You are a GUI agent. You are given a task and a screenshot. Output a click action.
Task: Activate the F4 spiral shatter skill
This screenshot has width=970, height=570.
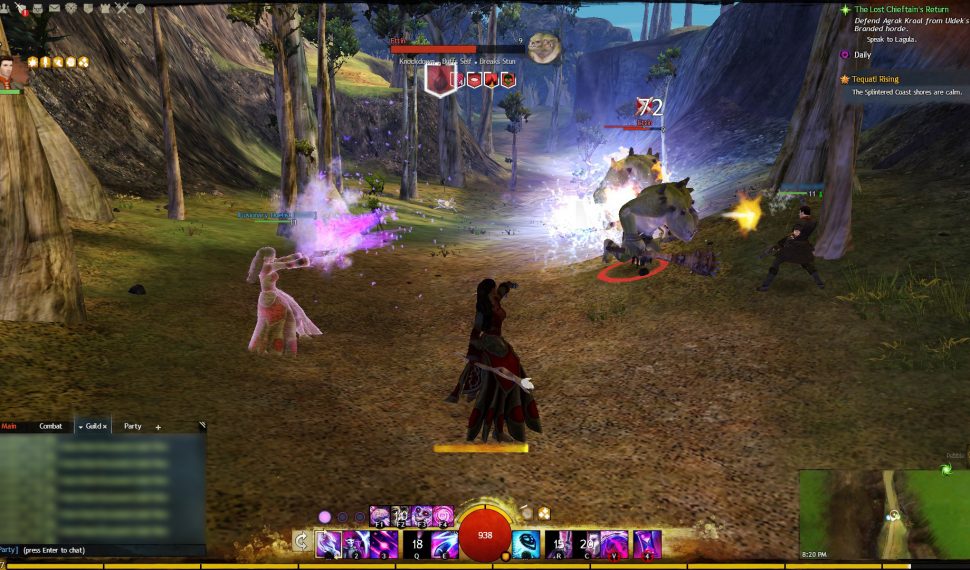[443, 516]
